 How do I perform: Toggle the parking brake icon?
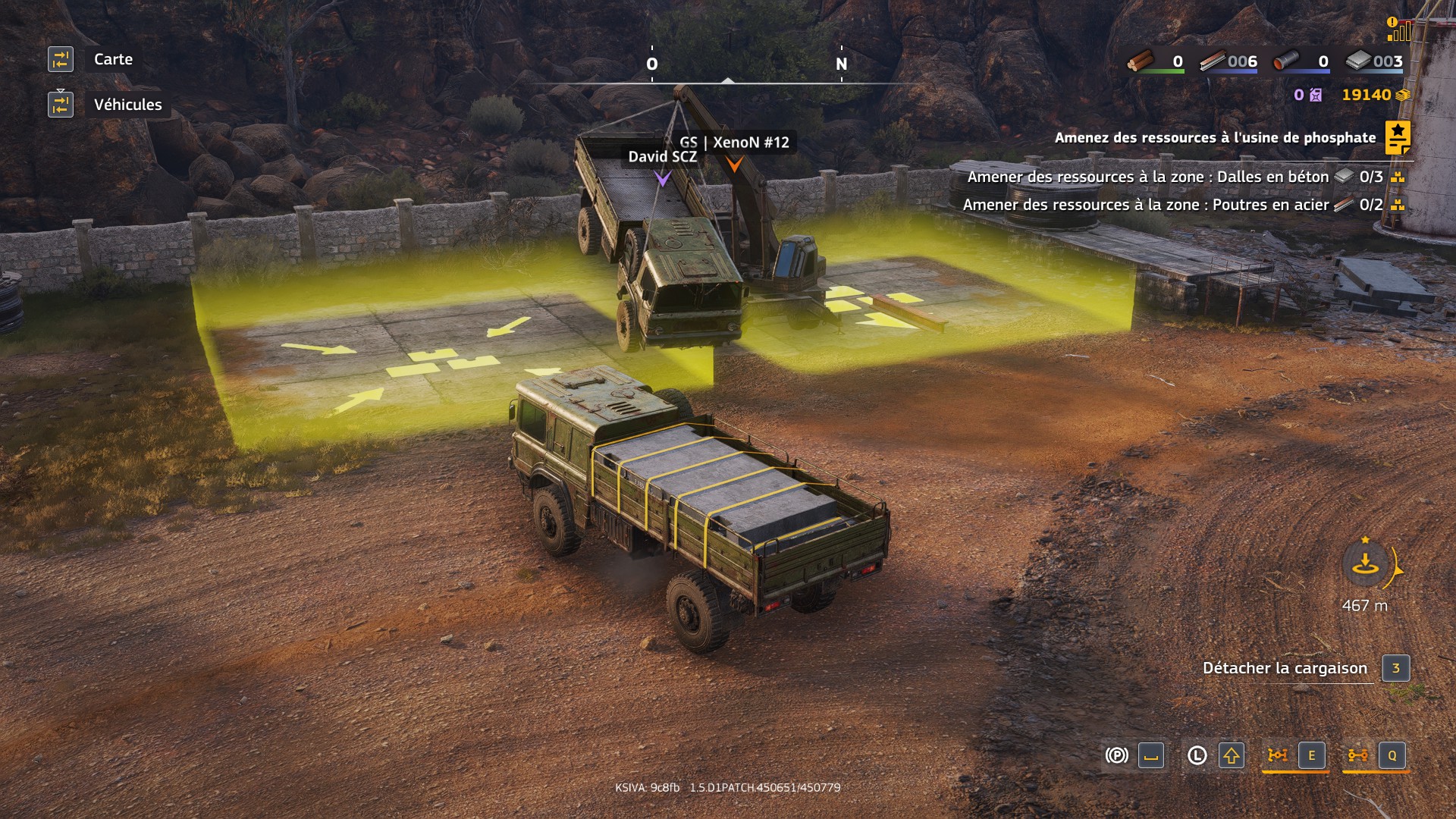click(1116, 755)
